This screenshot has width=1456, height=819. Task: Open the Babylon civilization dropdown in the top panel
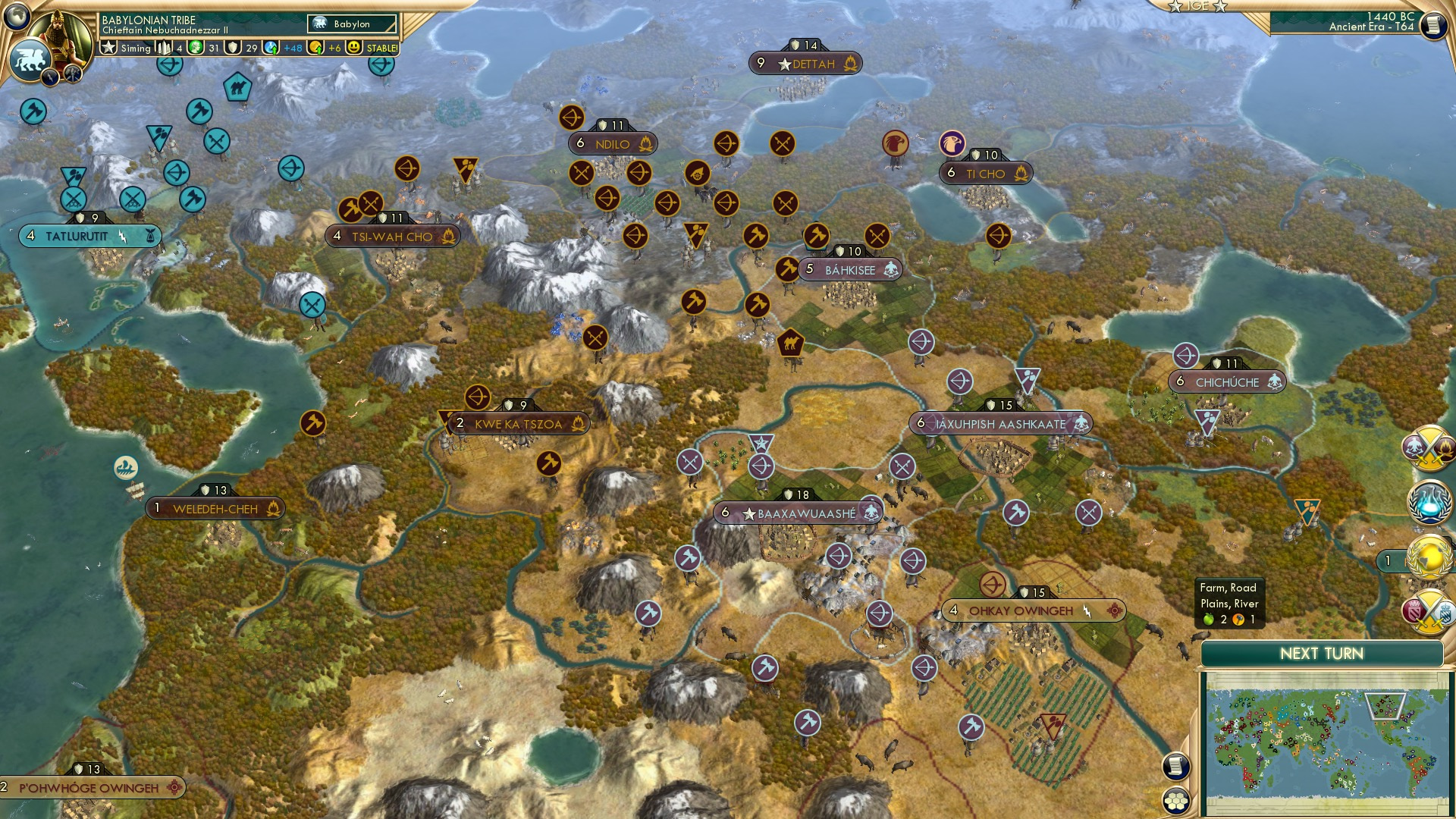(x=353, y=24)
